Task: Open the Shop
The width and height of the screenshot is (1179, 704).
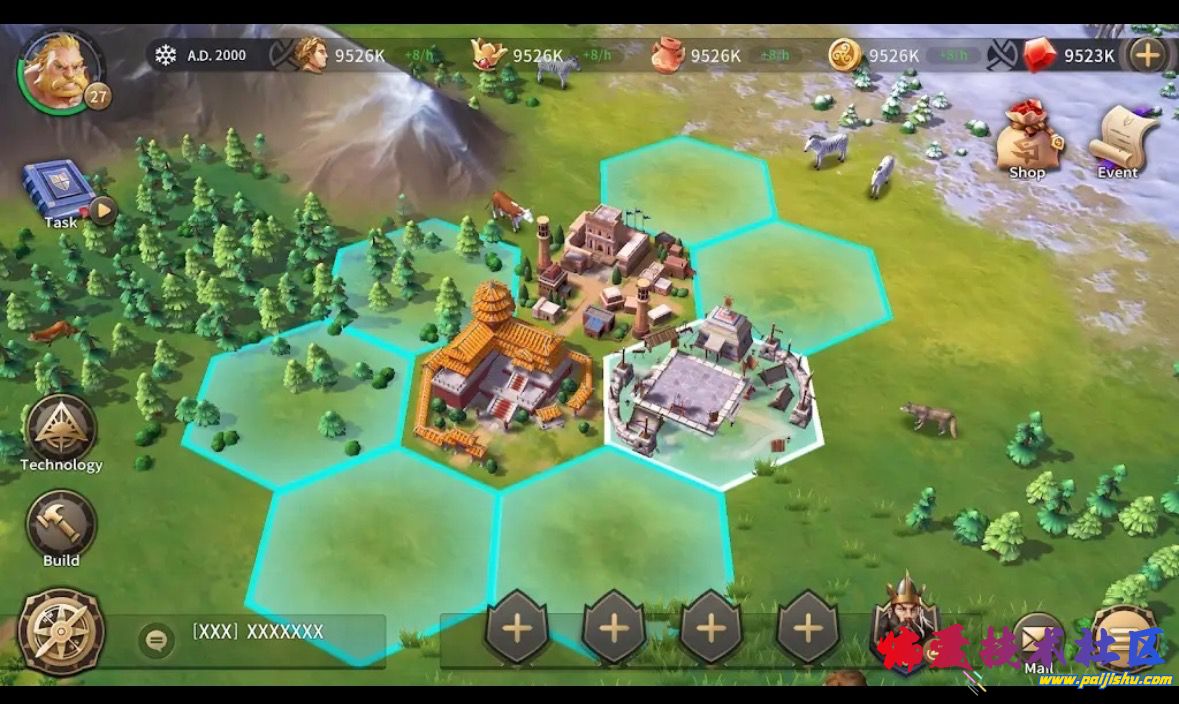Action: (x=1027, y=137)
